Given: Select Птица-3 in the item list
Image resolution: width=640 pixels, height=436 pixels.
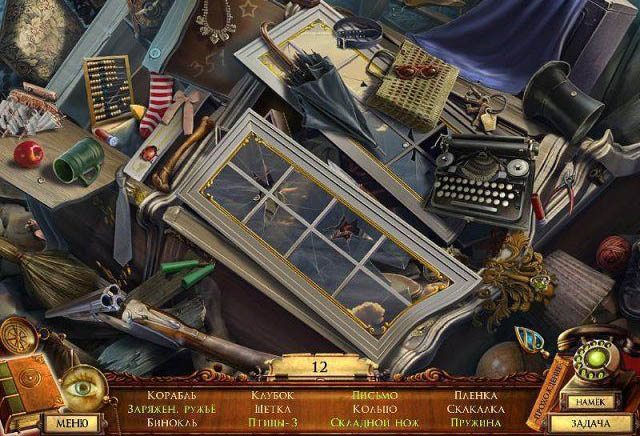Looking at the screenshot, I should point(272,423).
